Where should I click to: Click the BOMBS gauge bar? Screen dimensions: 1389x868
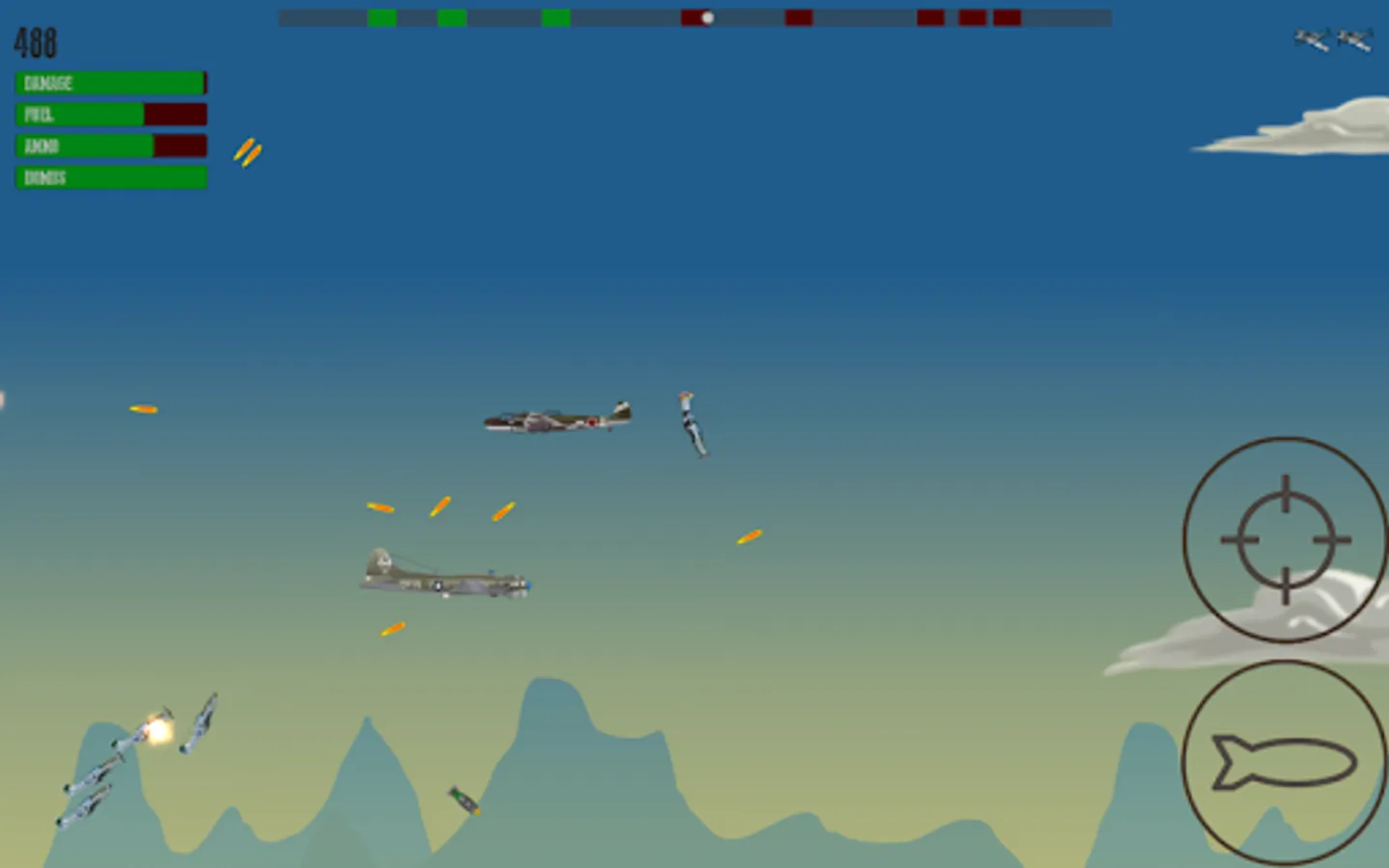[x=109, y=177]
